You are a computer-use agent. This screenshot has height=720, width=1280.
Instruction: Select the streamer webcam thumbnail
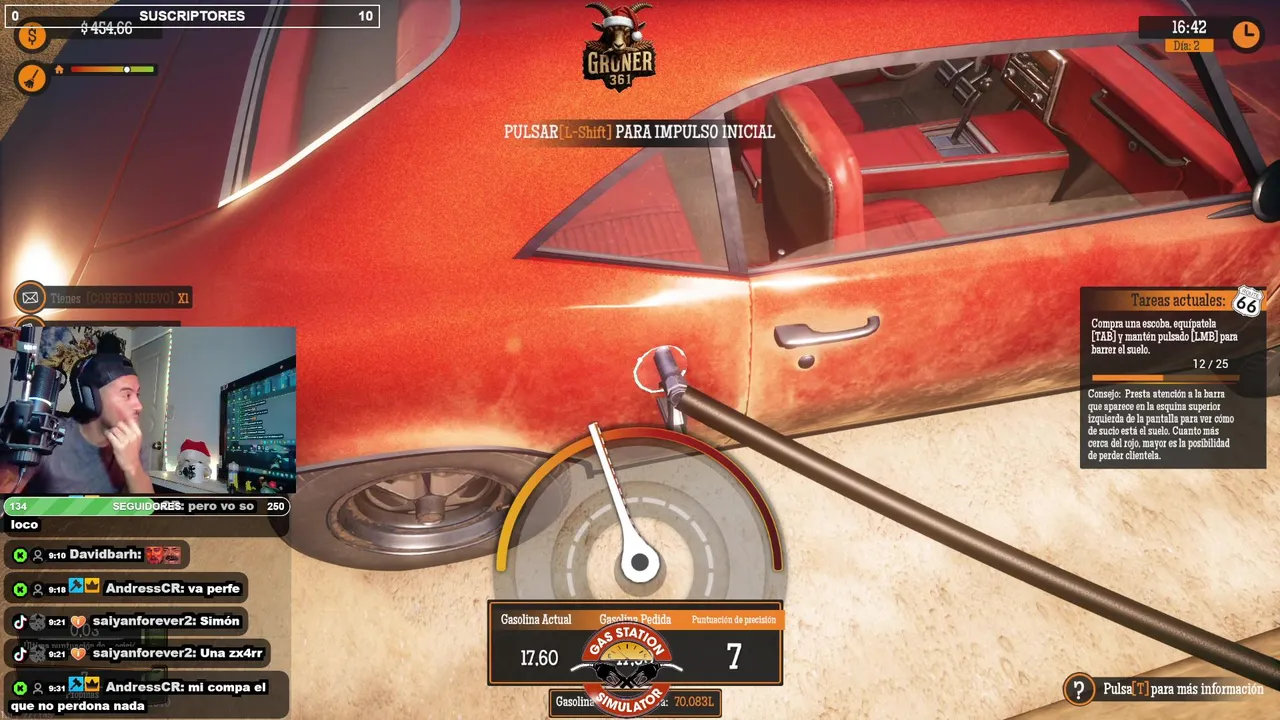pyautogui.click(x=148, y=410)
